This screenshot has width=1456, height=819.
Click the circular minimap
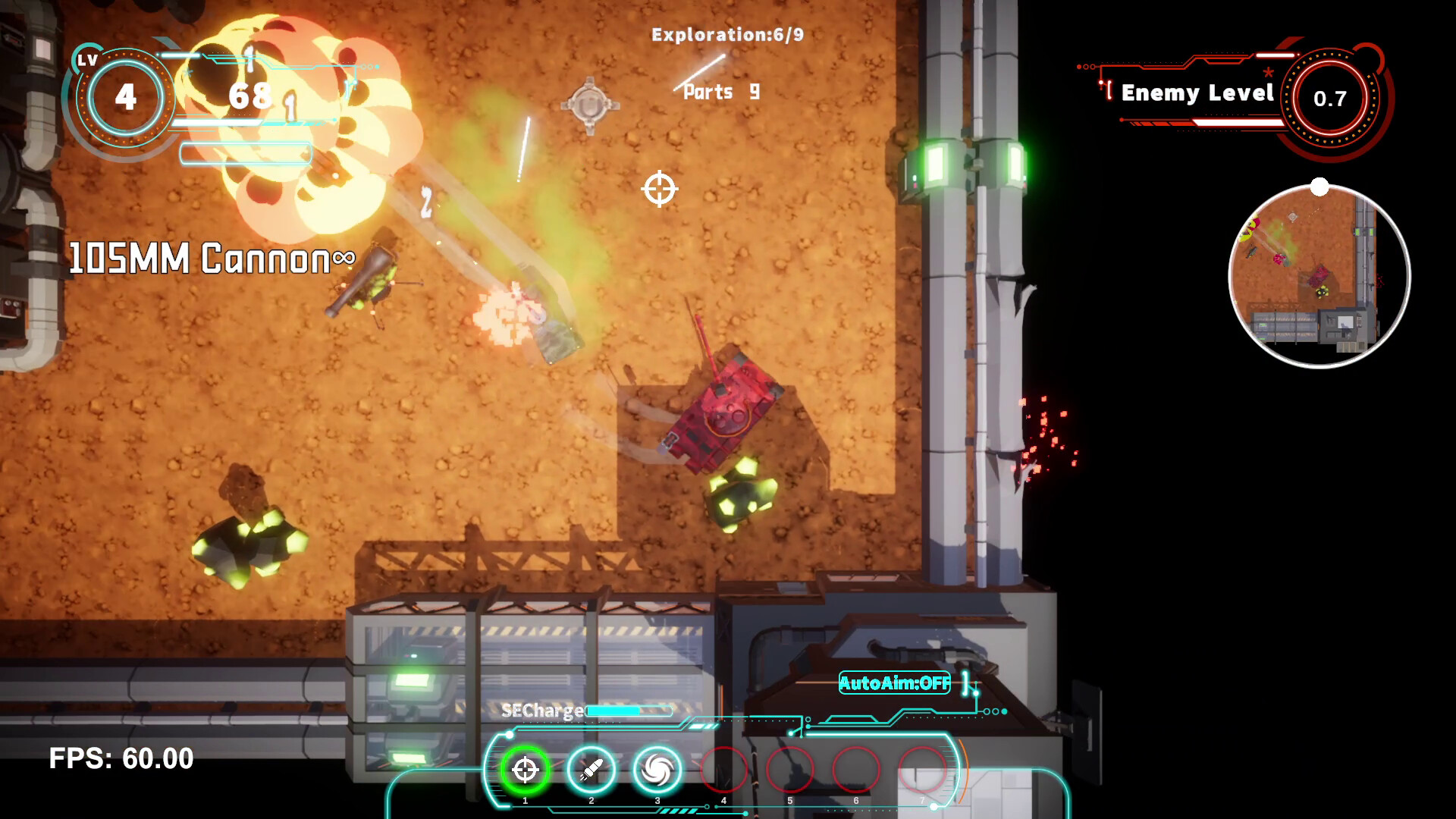[x=1319, y=277]
